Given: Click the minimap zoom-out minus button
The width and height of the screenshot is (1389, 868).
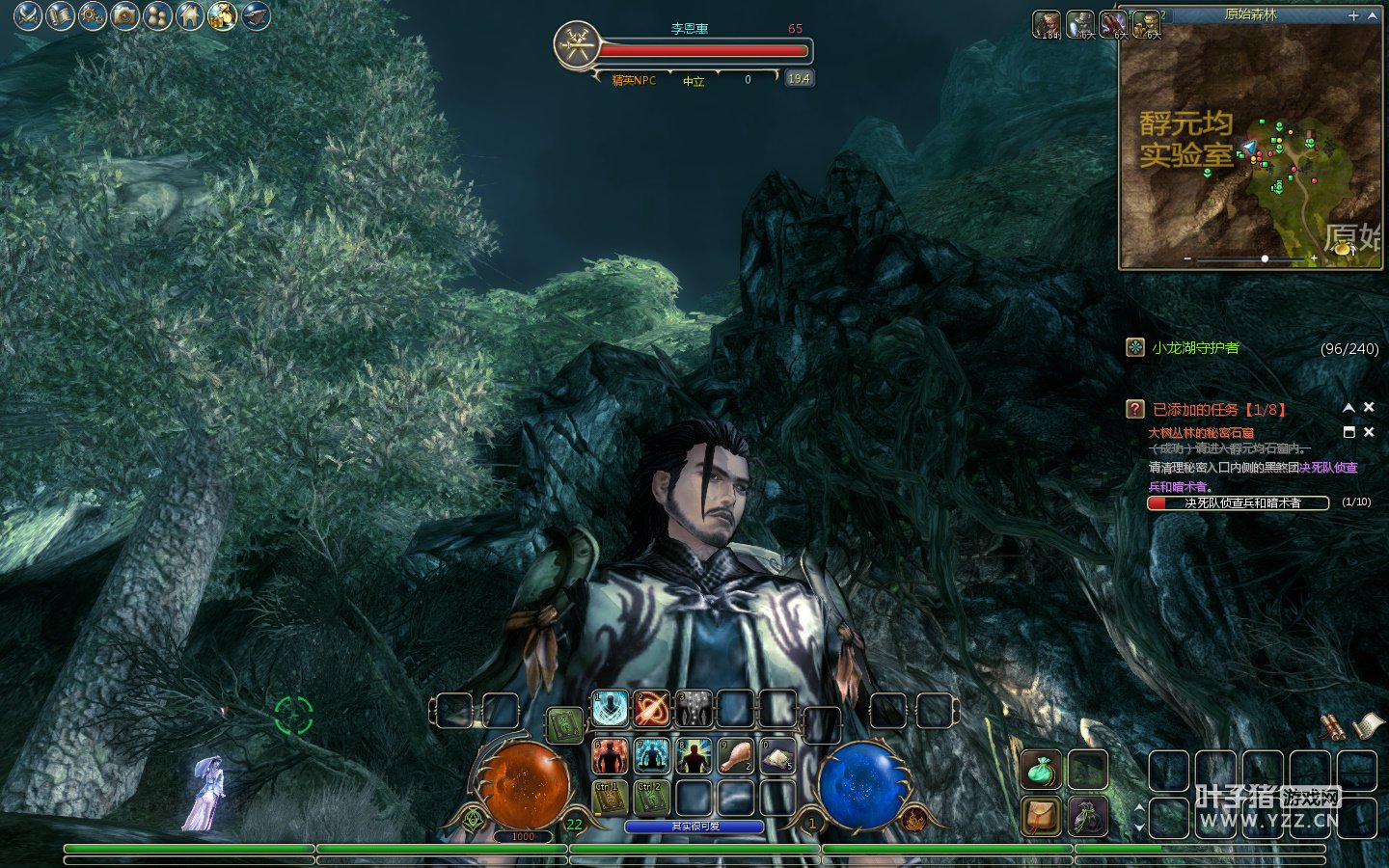Looking at the screenshot, I should coord(1187,258).
